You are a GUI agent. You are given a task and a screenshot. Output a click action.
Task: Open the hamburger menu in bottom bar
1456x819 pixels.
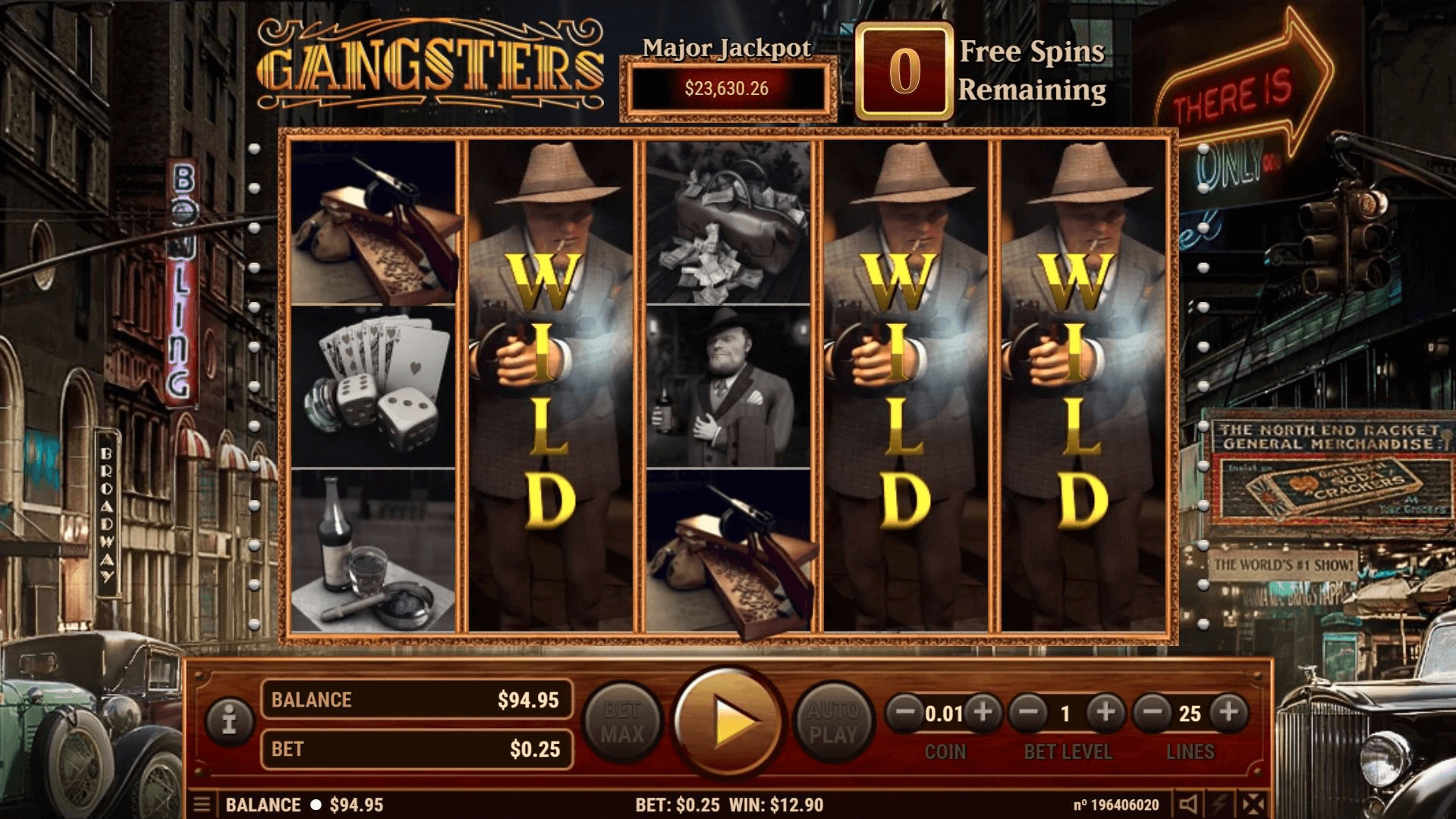[x=202, y=805]
